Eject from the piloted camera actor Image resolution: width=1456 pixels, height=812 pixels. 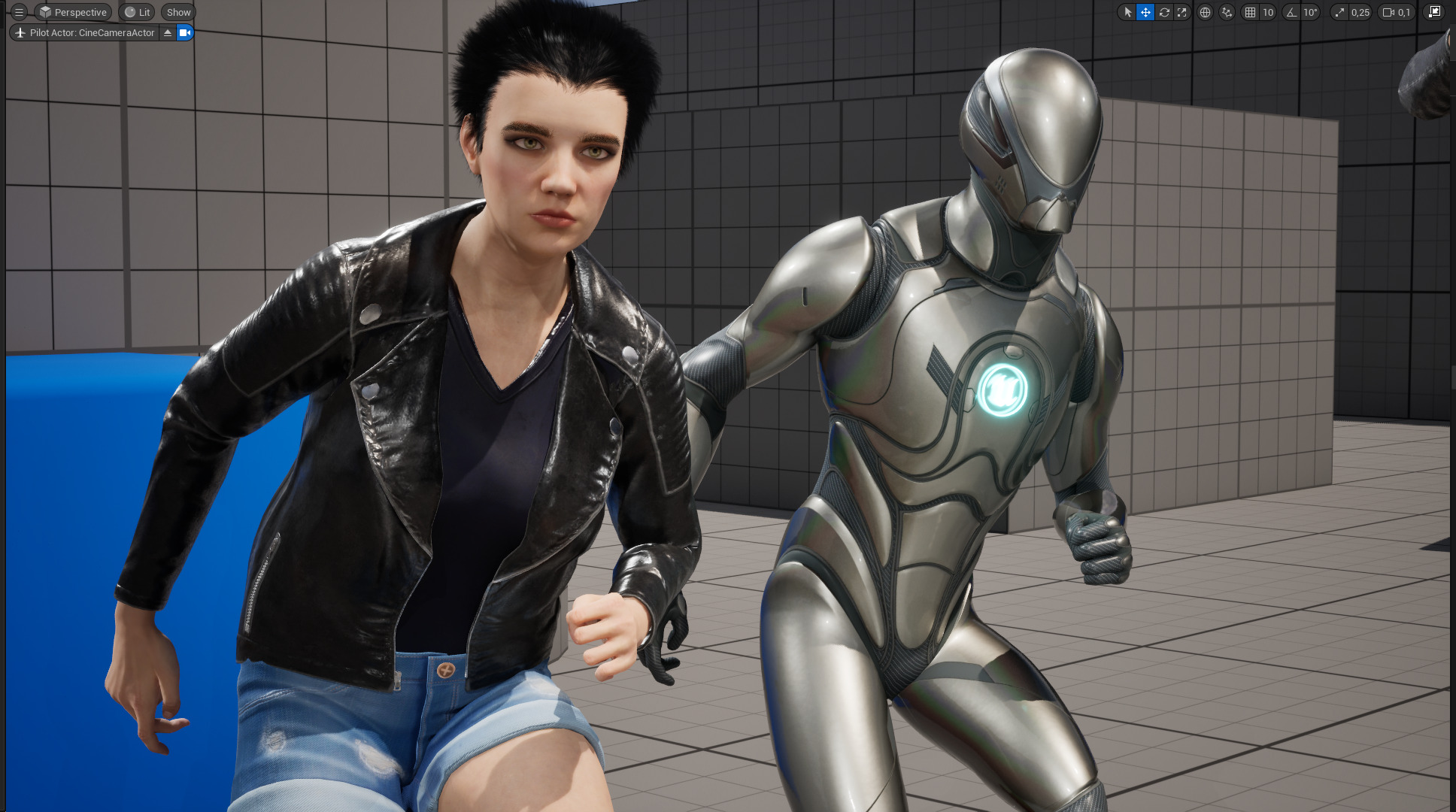[x=168, y=32]
